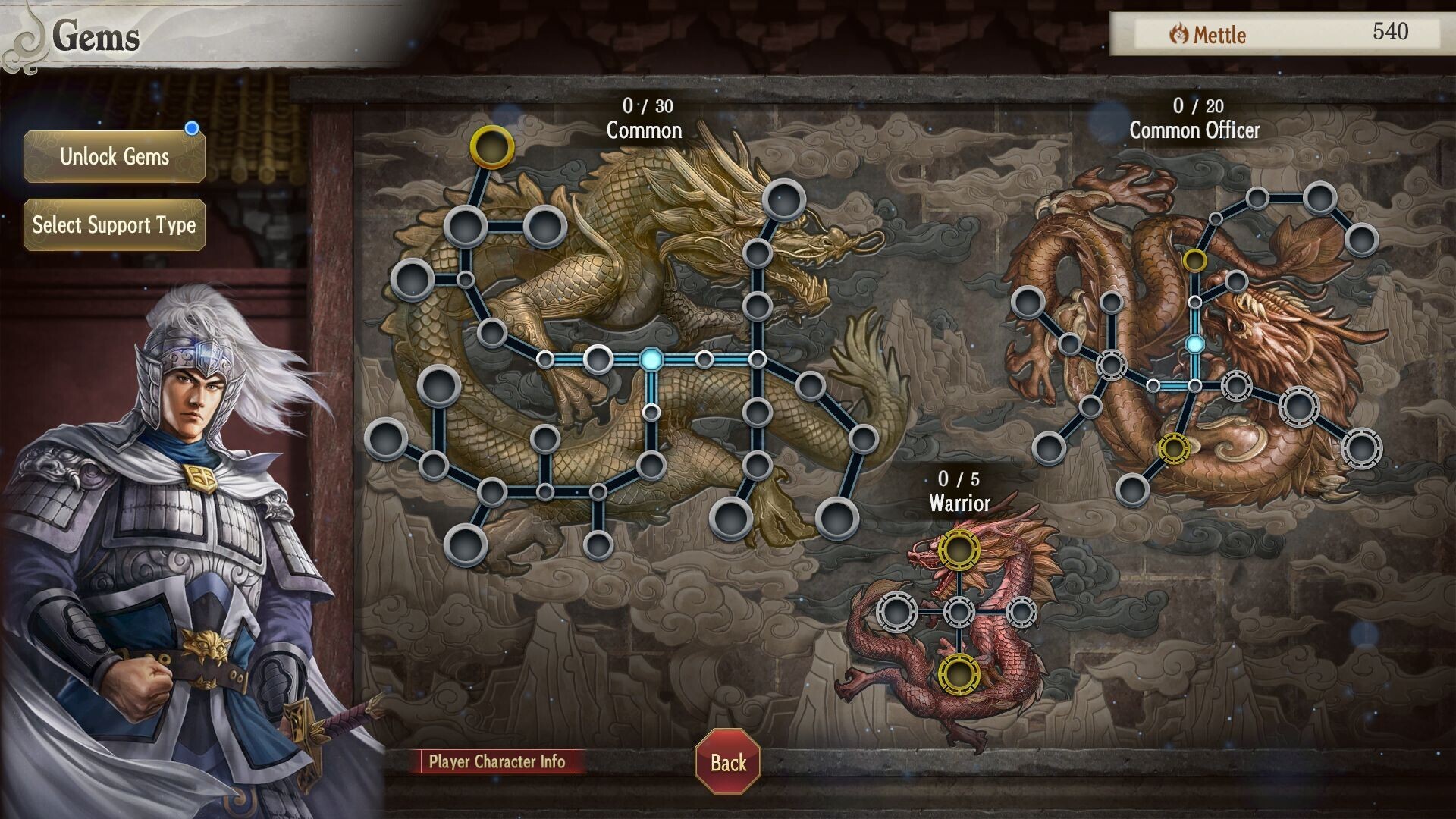Viewport: 1456px width, 819px height.
Task: Select the glowing blue node on Common Officer tree
Action: tap(1195, 346)
